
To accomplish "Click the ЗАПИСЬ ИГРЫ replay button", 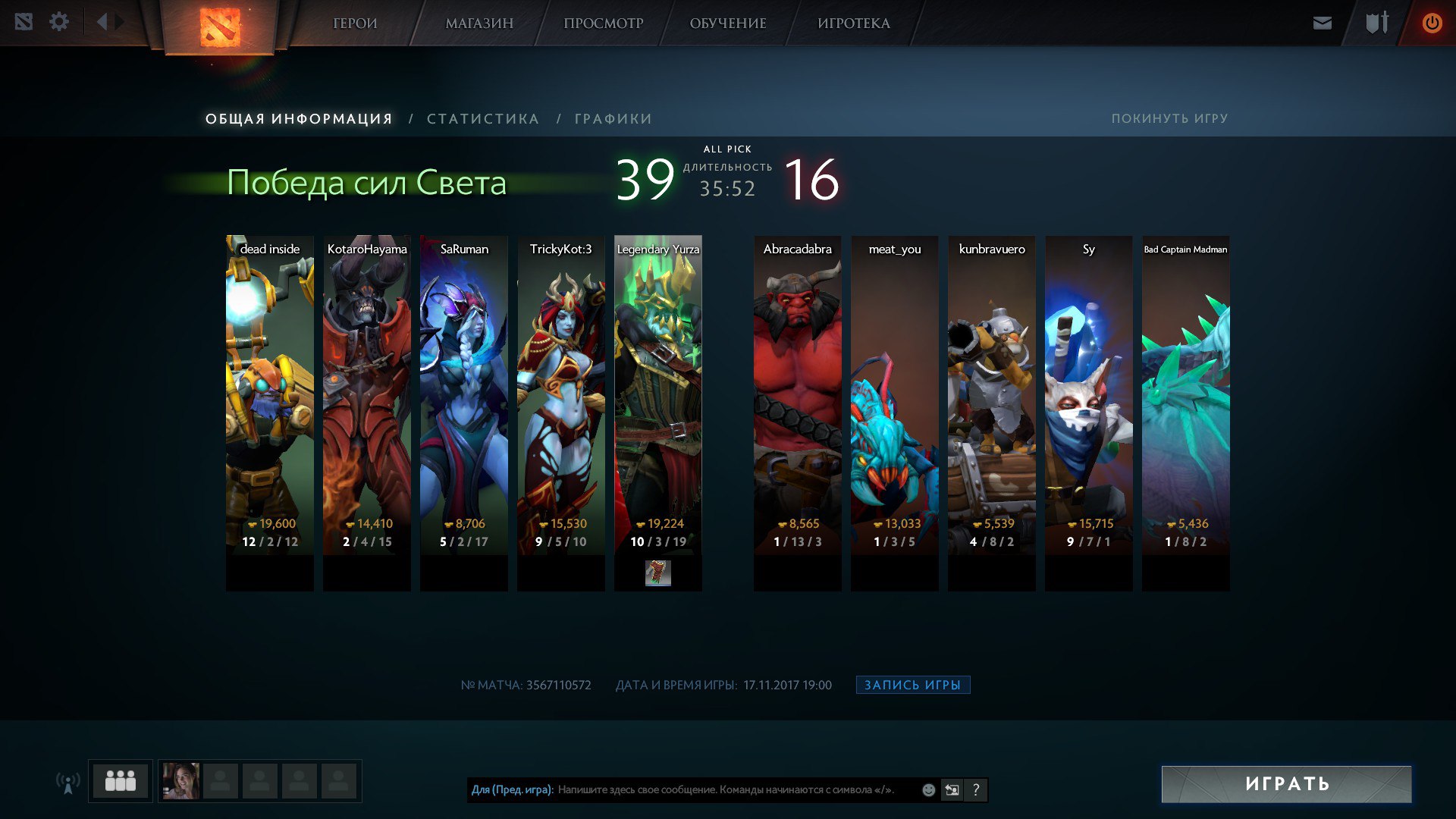I will [x=912, y=685].
